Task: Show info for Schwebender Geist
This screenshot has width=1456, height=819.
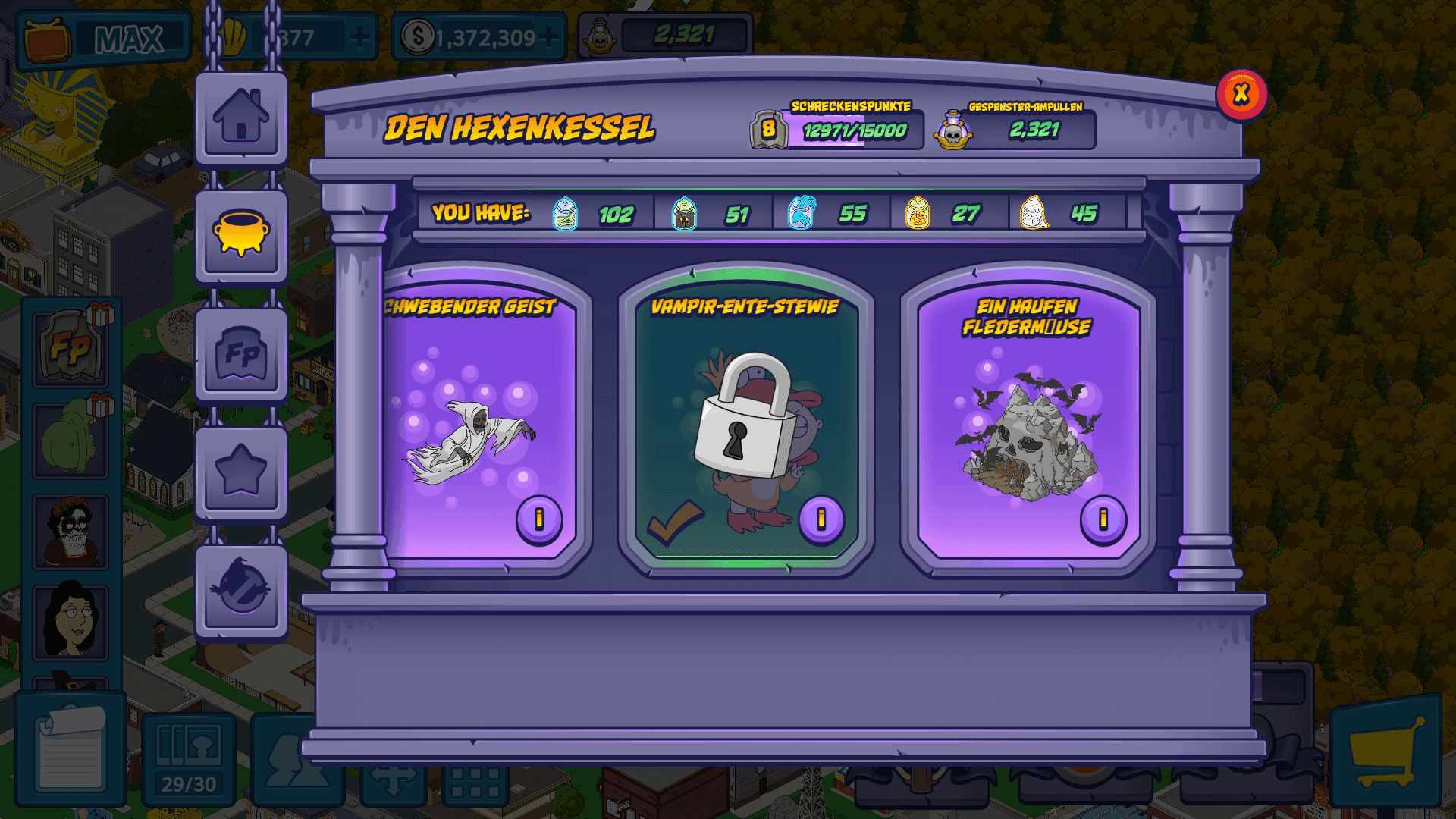Action: click(x=539, y=519)
